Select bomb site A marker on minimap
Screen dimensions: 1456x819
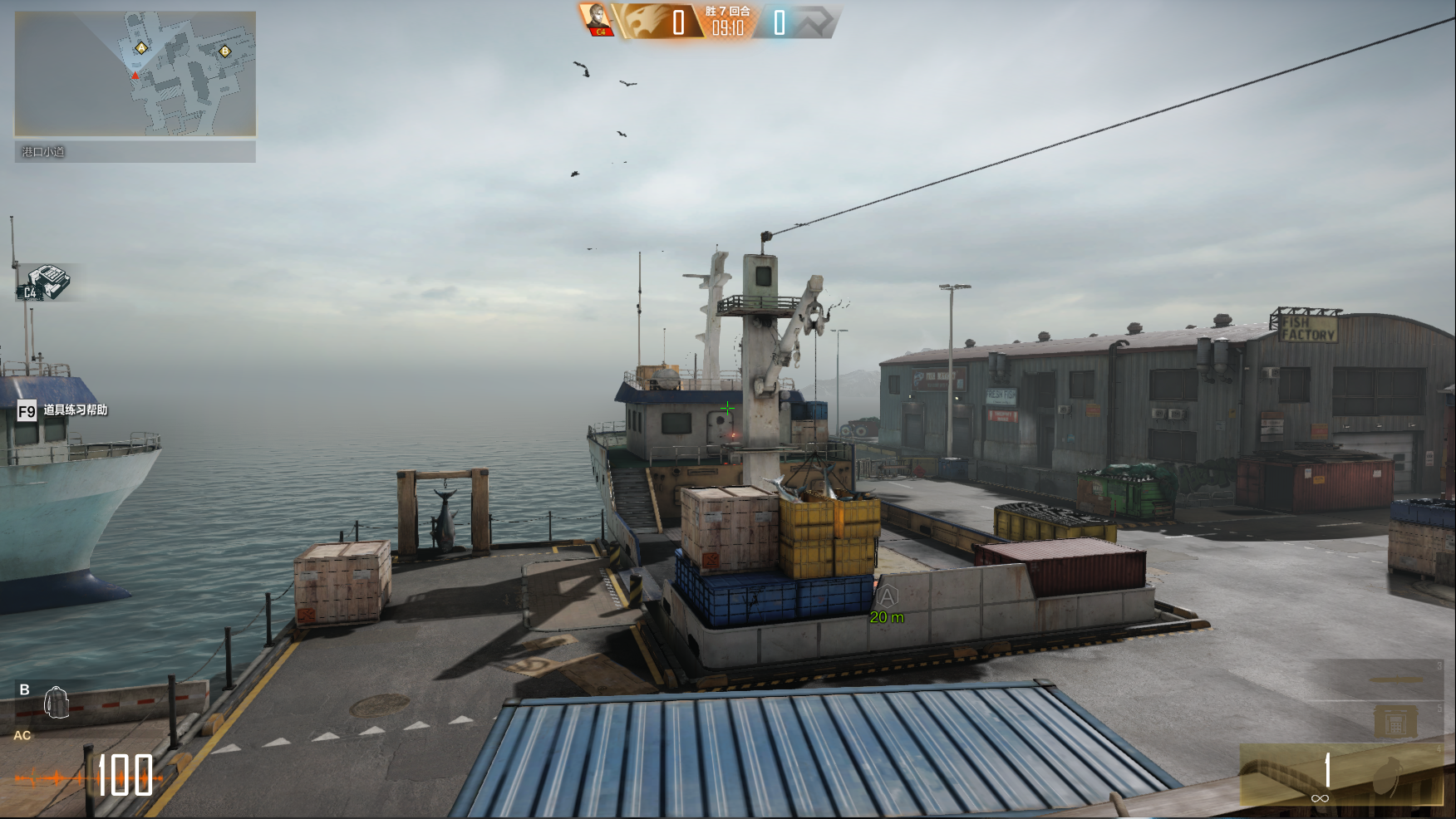coord(141,48)
